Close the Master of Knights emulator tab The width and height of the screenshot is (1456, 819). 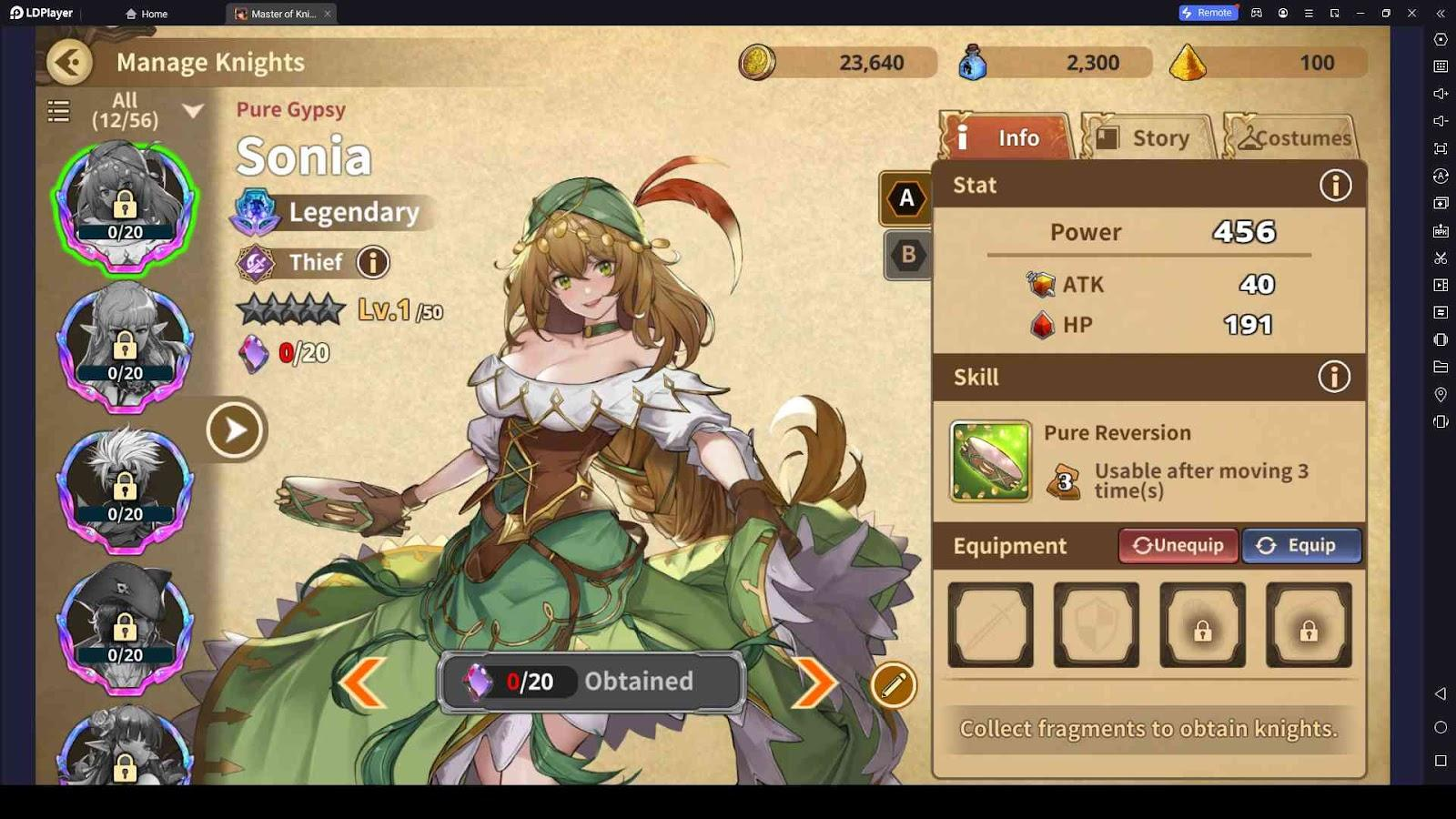click(328, 14)
